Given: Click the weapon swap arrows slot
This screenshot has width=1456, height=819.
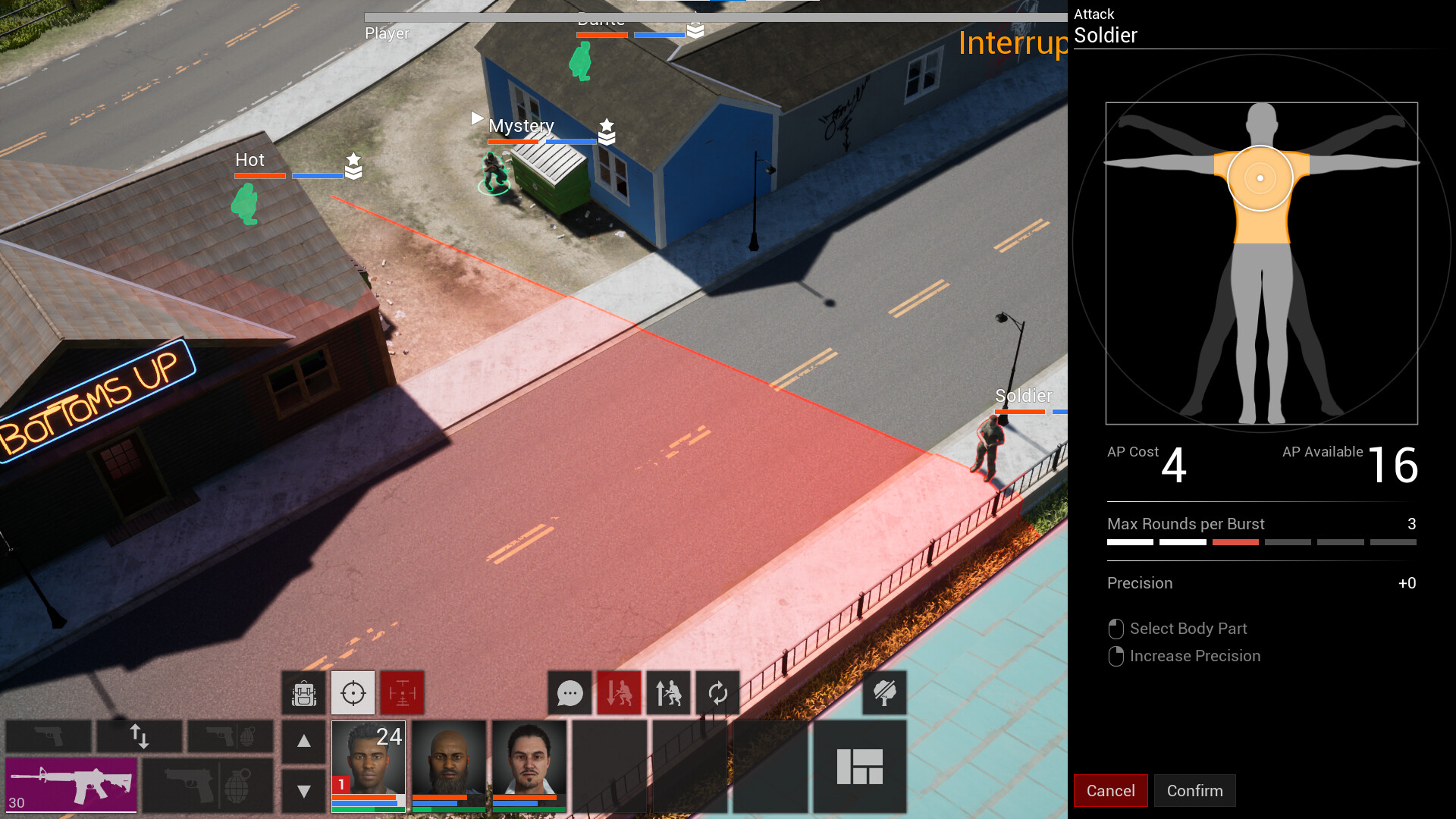Looking at the screenshot, I should click(x=140, y=736).
